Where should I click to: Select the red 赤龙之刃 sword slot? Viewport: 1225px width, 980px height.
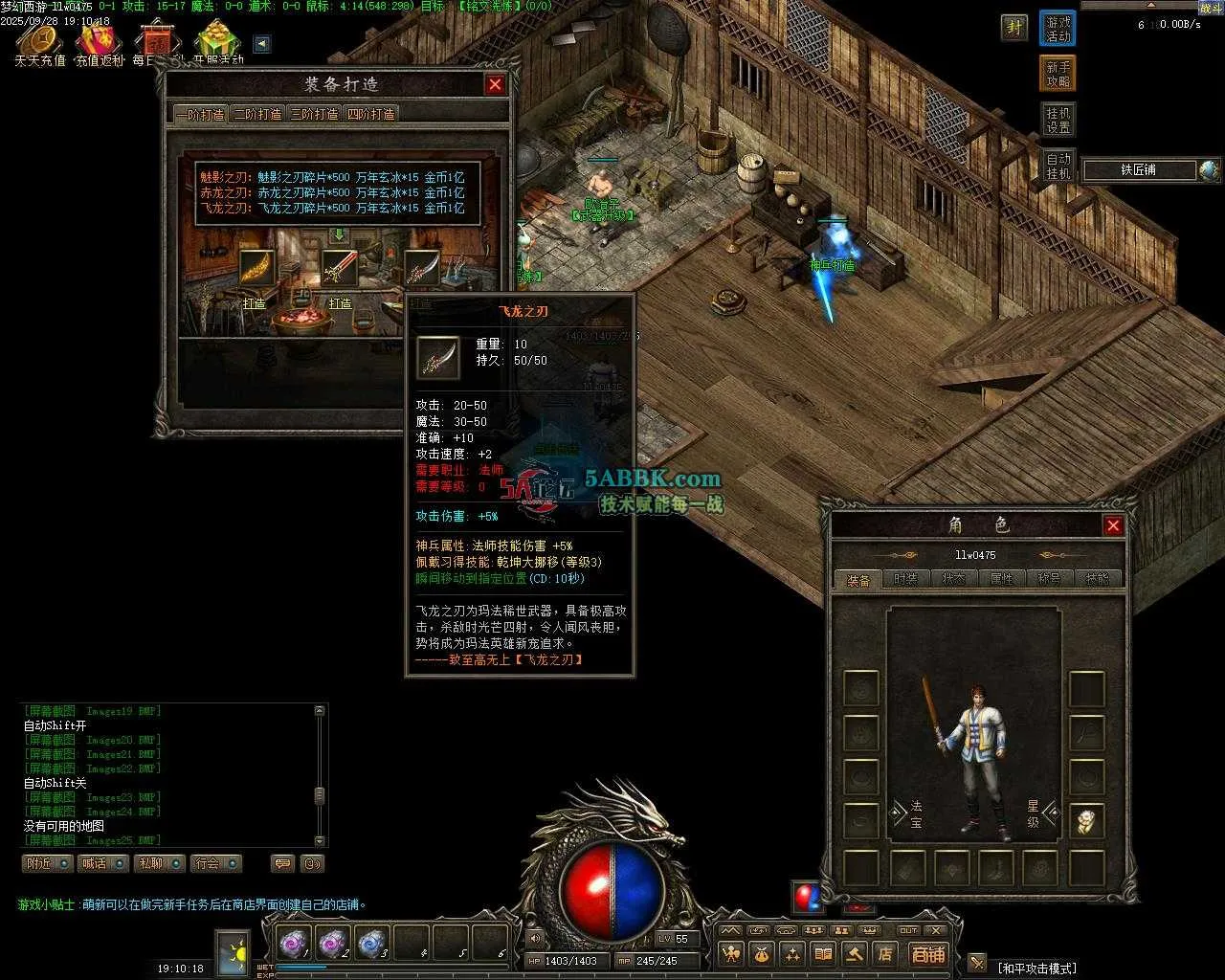(x=339, y=269)
